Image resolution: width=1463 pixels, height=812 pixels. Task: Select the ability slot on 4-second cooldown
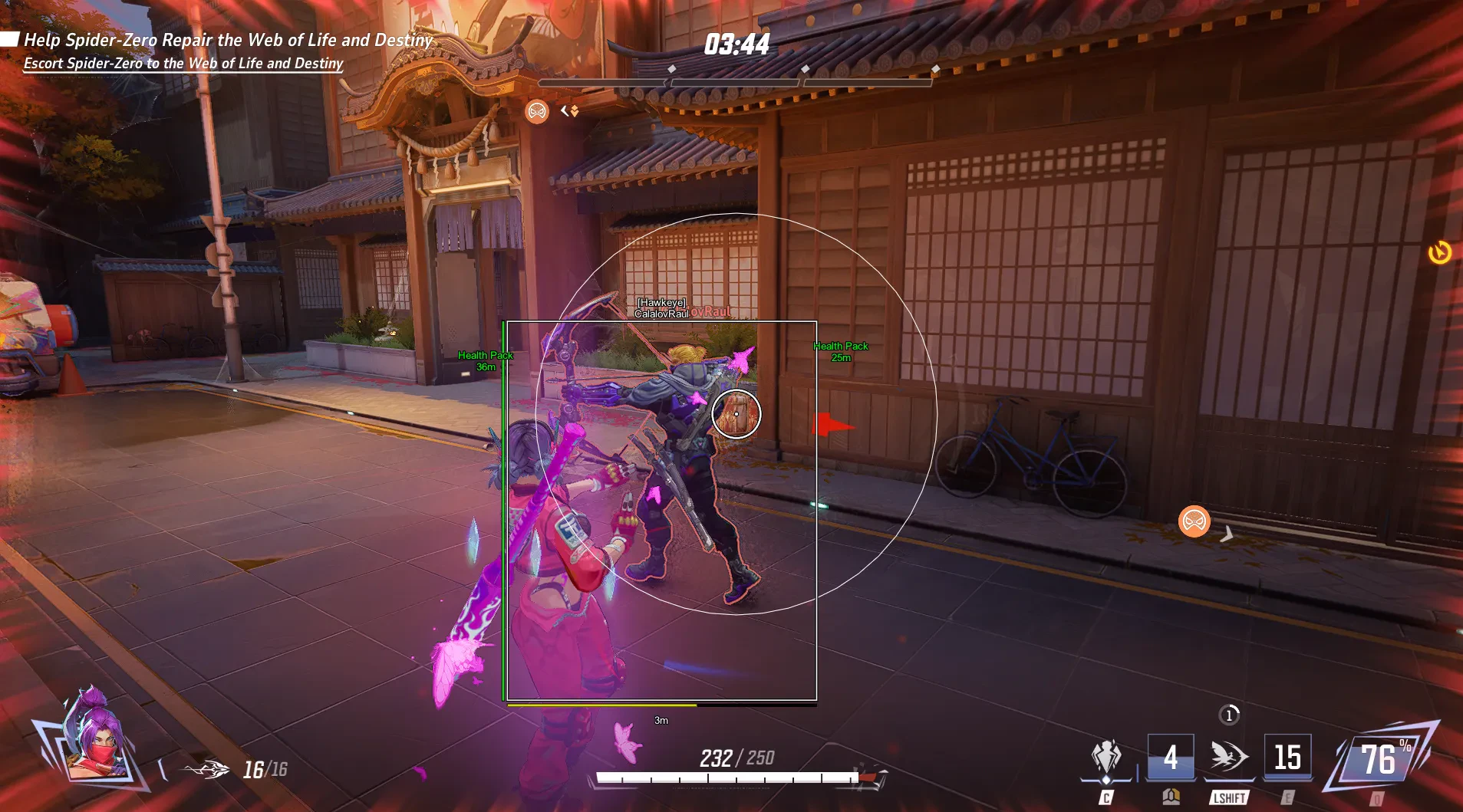[x=1170, y=758]
